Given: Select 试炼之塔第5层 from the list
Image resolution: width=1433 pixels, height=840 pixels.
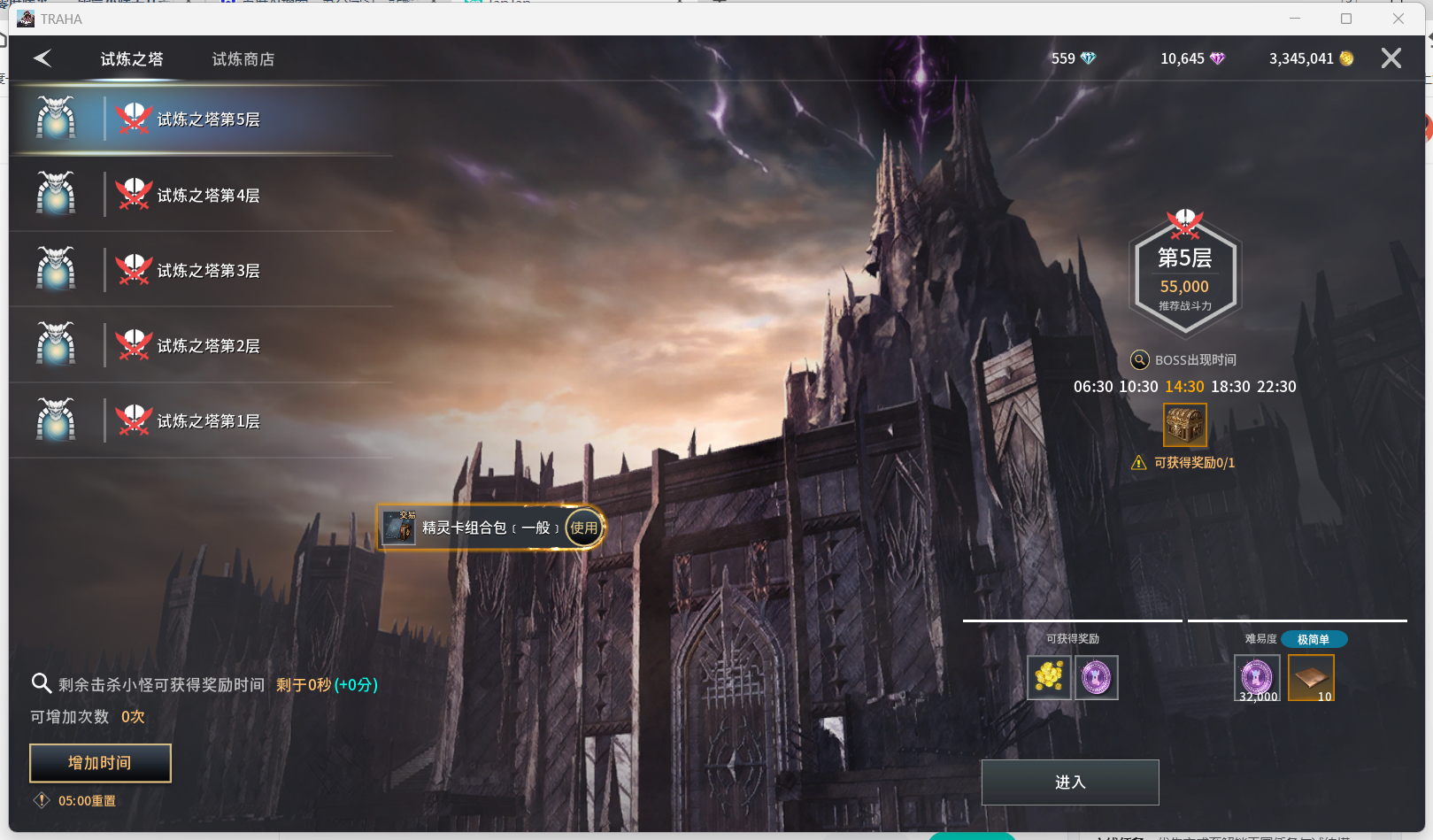Looking at the screenshot, I should [208, 119].
